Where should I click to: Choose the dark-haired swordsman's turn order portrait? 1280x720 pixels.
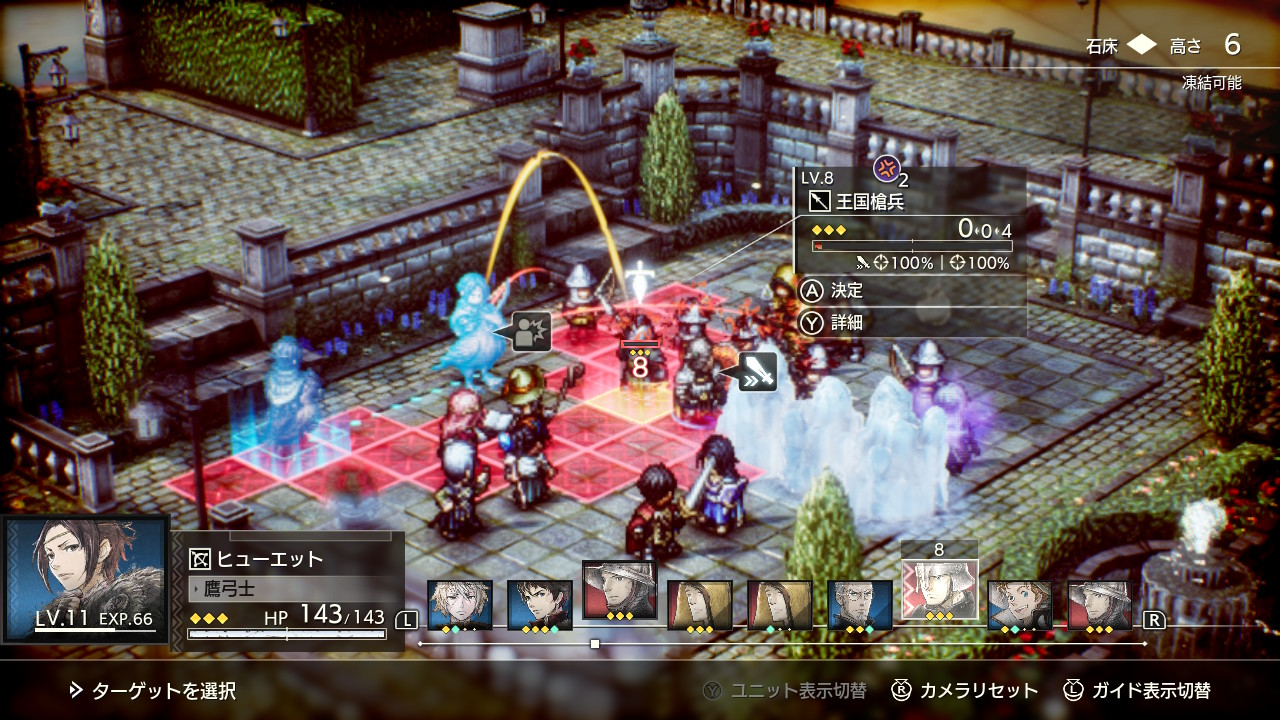539,604
